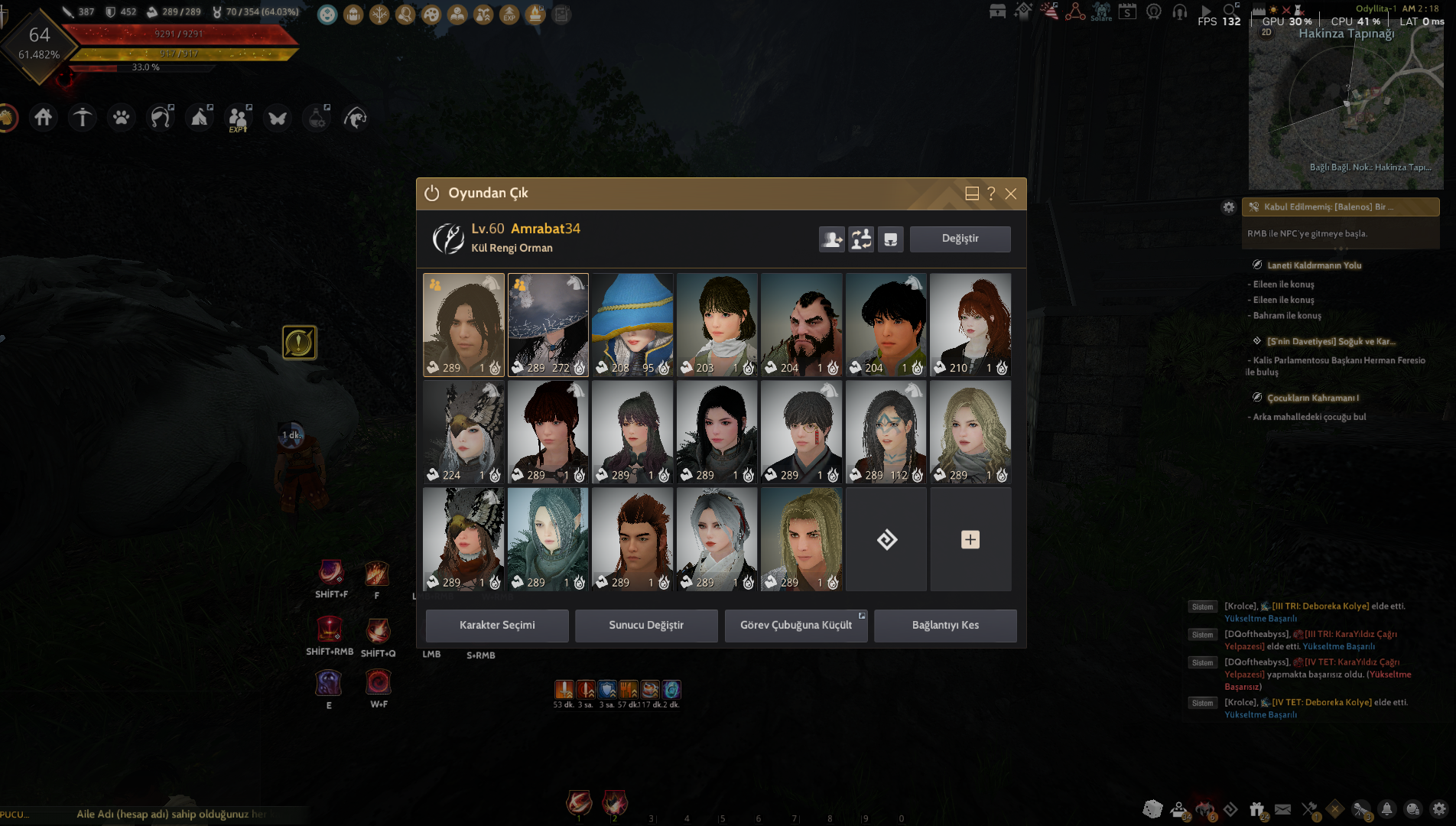Select Laneti Kaldırmanın Yolu quest tracker entry

tap(1314, 265)
